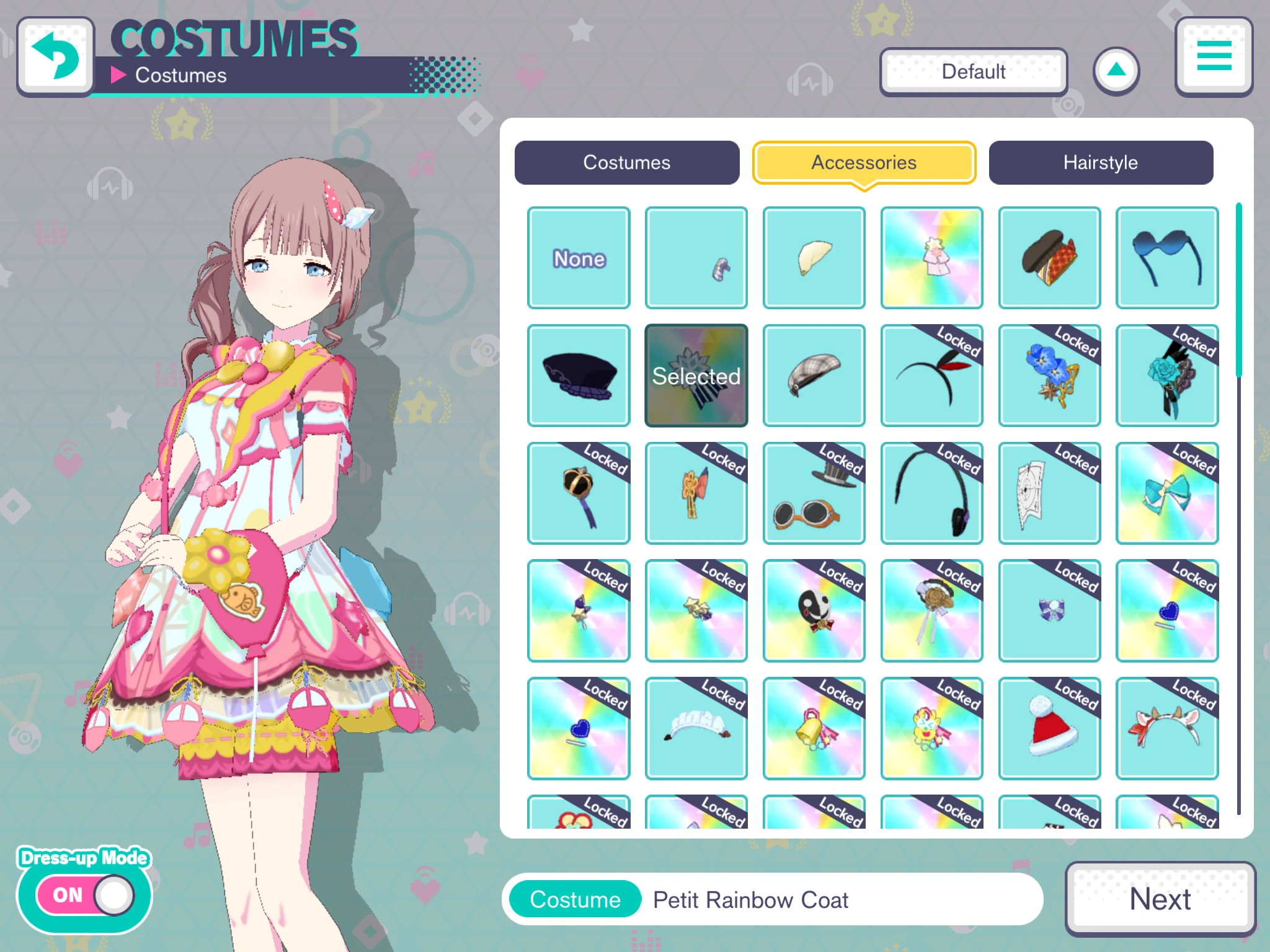Image resolution: width=1270 pixels, height=952 pixels.
Task: Click the locked headphones accessory
Action: [x=931, y=493]
